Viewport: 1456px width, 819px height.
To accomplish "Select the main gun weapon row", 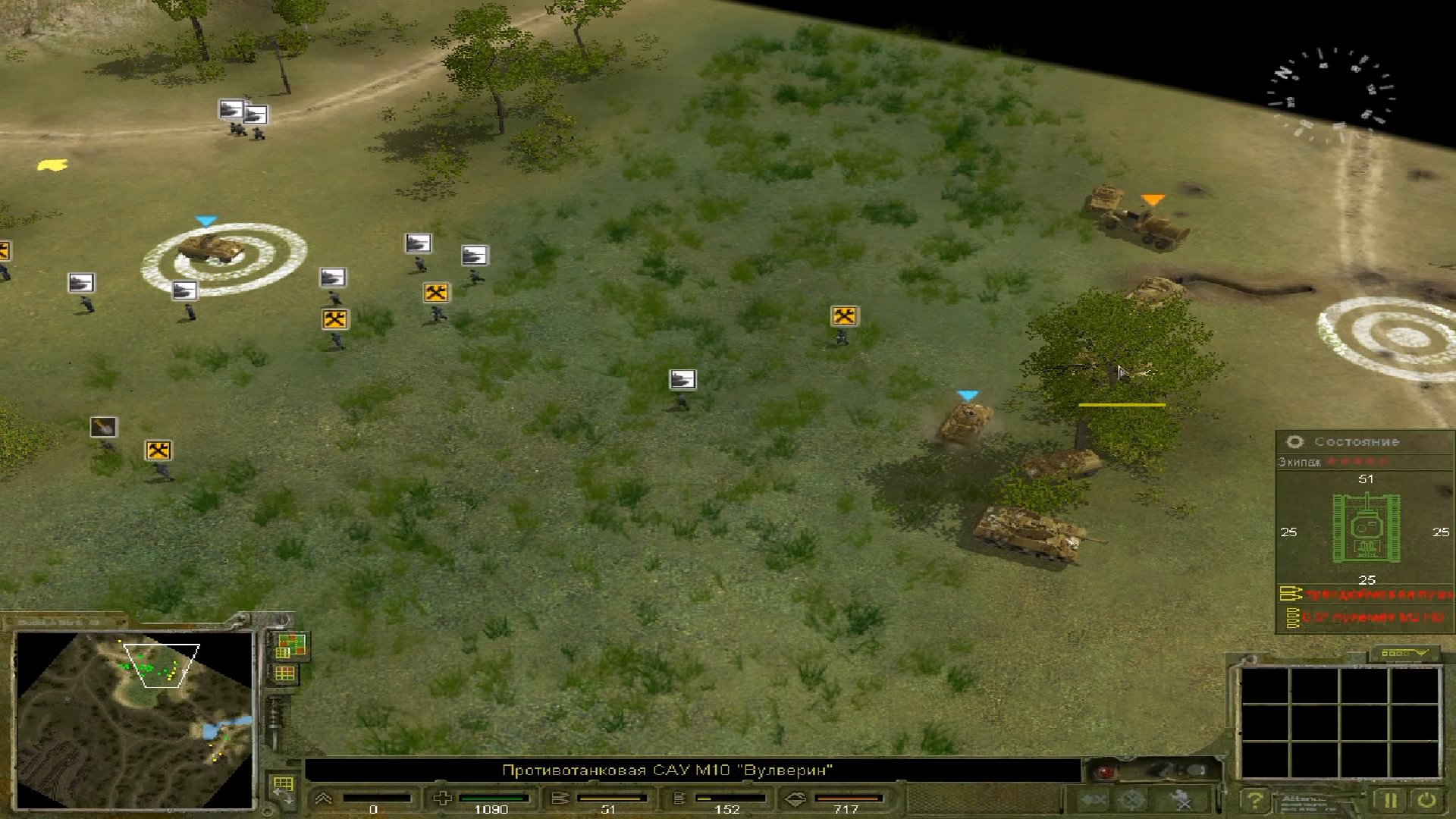I will pos(1365,594).
